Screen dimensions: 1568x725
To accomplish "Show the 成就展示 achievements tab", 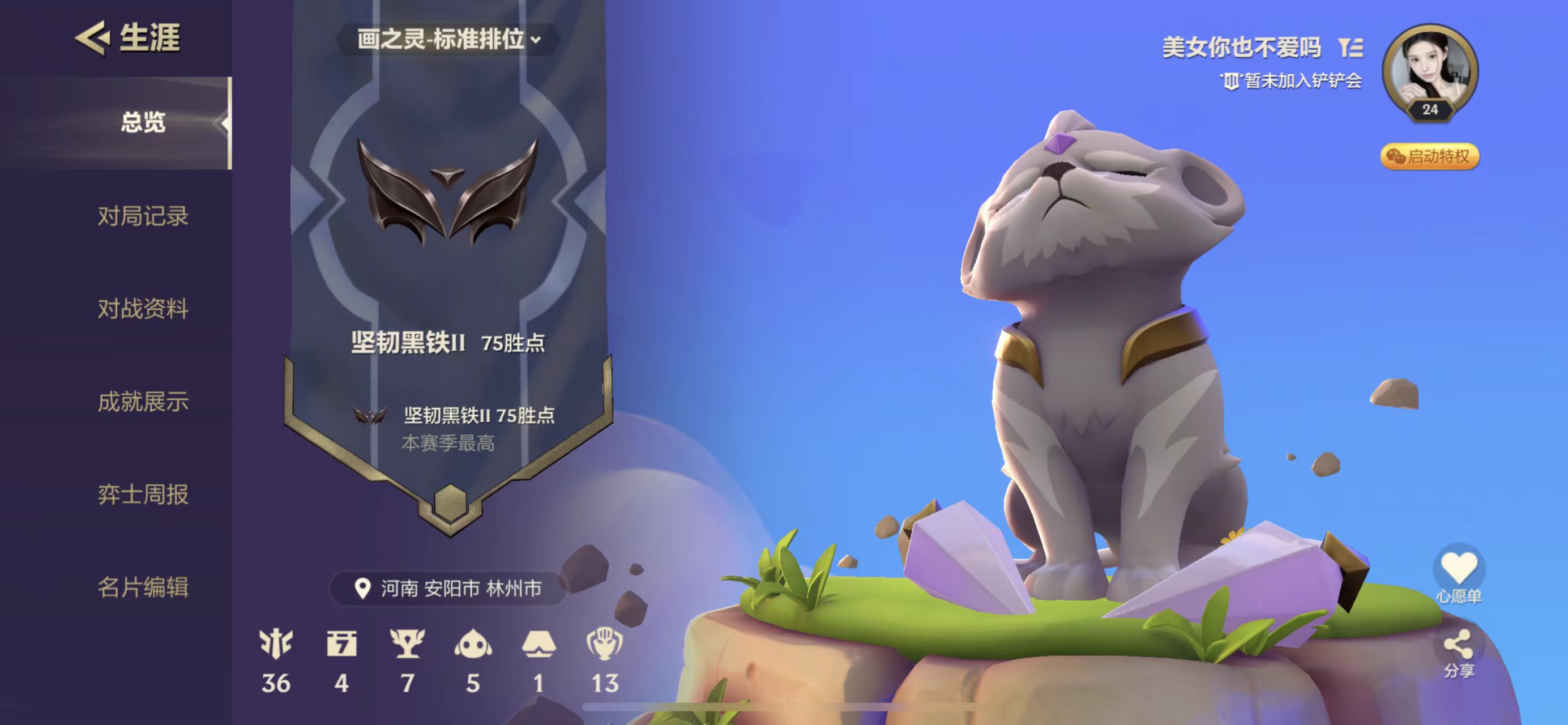I will click(143, 402).
